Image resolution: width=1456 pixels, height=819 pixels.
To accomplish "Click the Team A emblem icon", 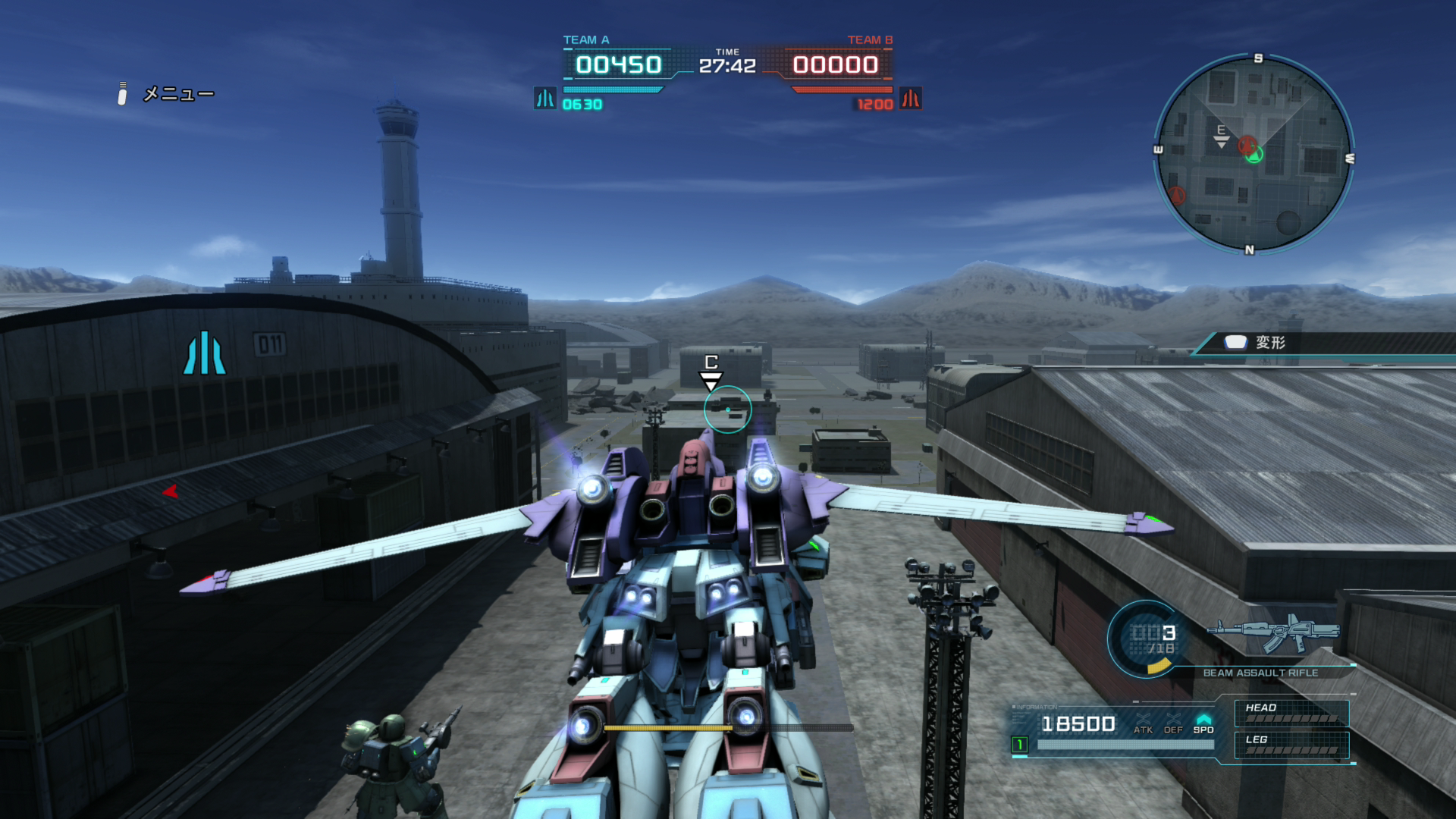I will pyautogui.click(x=544, y=99).
